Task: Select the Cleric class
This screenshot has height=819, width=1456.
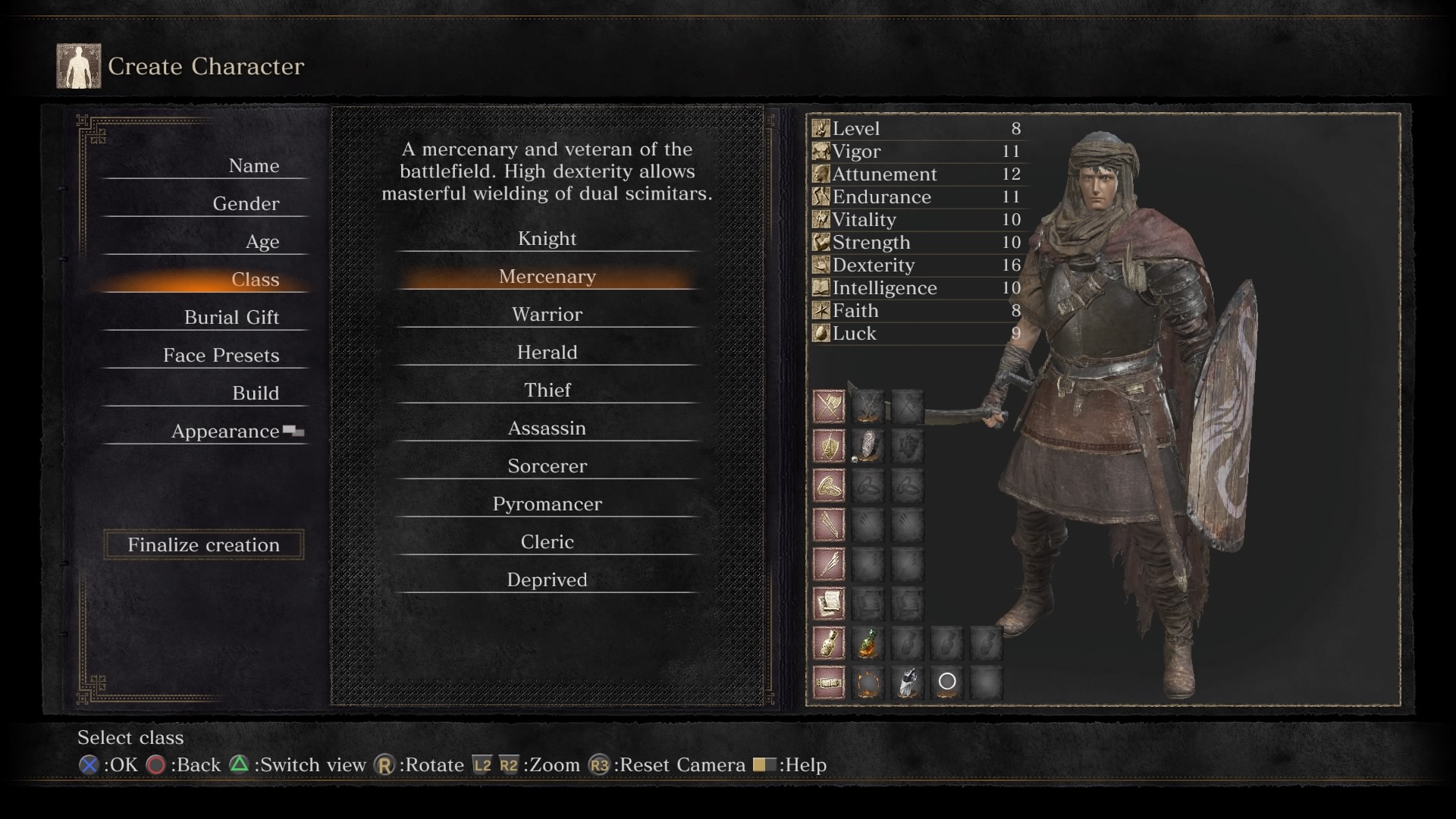Action: (547, 542)
